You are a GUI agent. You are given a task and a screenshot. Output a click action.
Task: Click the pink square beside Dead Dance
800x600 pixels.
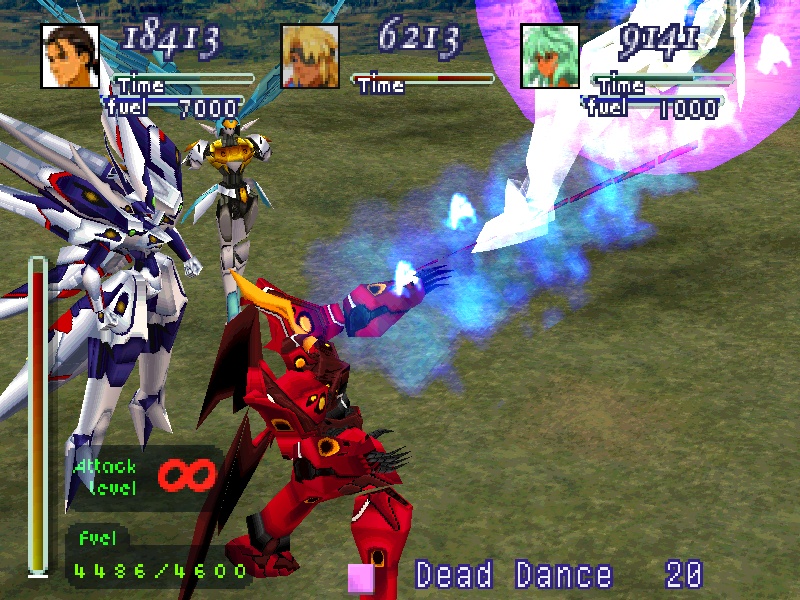pyautogui.click(x=361, y=578)
